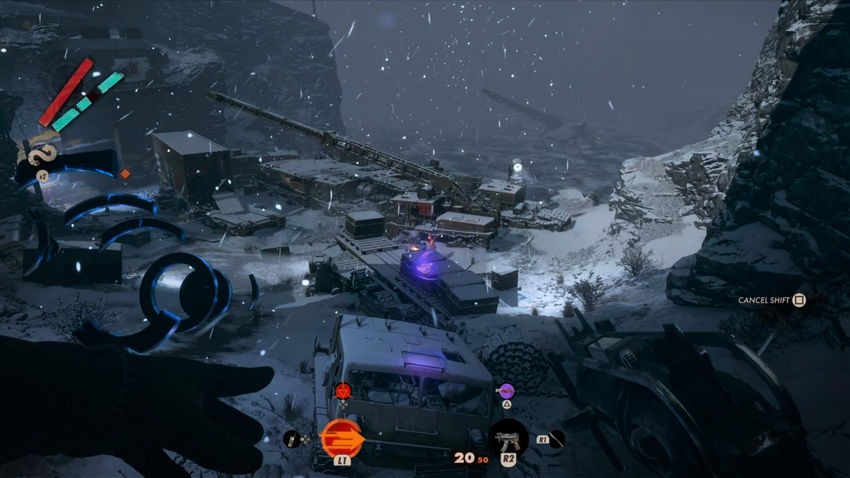Select the submachine gun weapon icon
The image size is (850, 478).
point(508,438)
